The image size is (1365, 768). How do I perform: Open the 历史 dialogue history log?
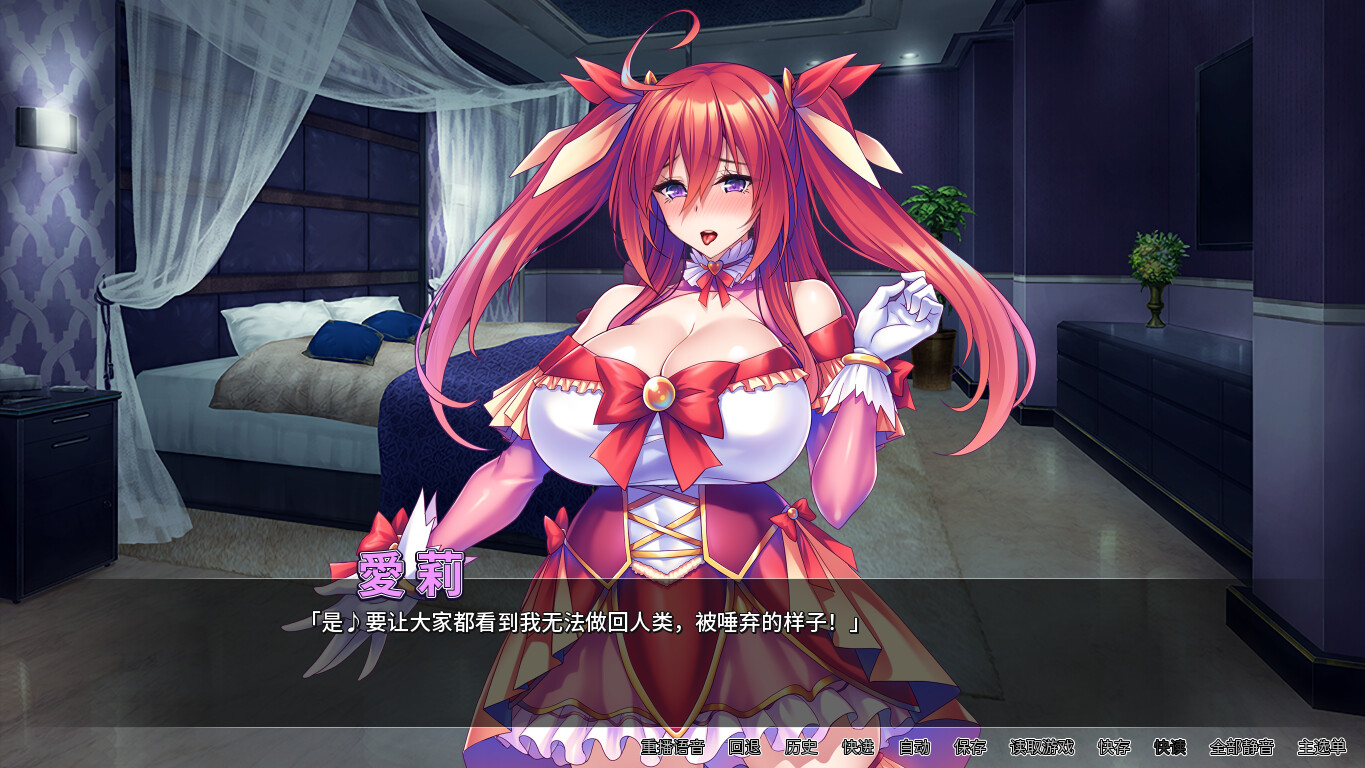click(799, 746)
